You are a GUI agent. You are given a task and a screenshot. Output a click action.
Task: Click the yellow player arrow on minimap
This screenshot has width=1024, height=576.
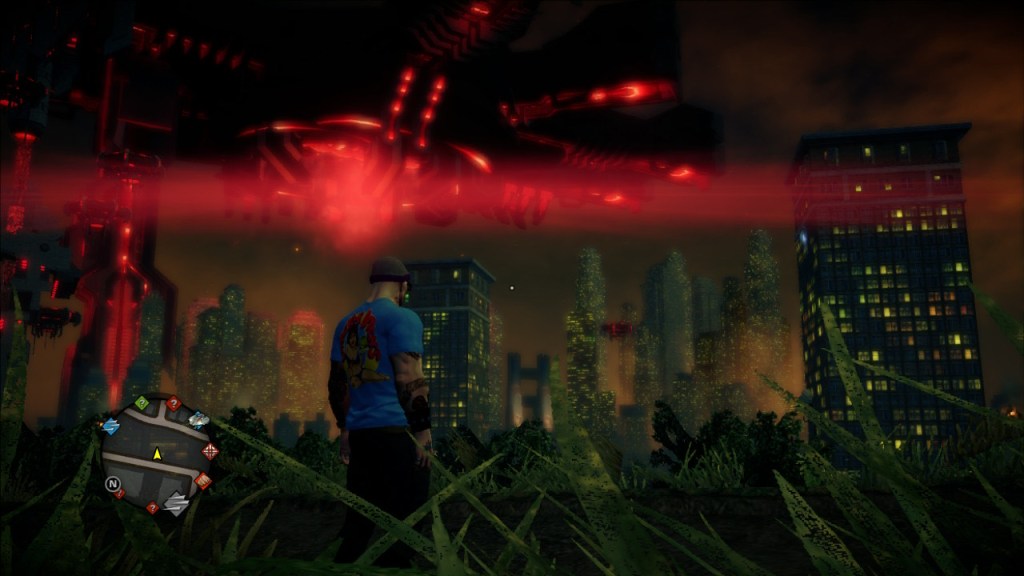coord(157,454)
